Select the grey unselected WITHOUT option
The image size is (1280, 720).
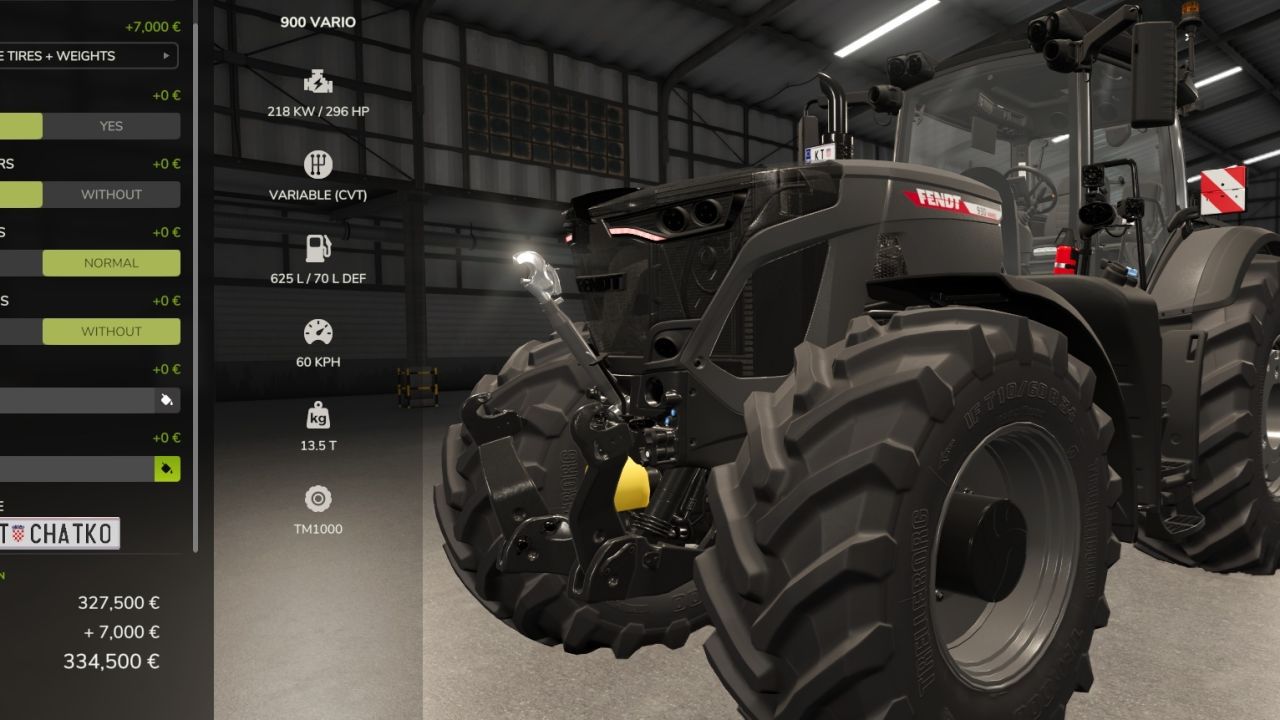[111, 194]
